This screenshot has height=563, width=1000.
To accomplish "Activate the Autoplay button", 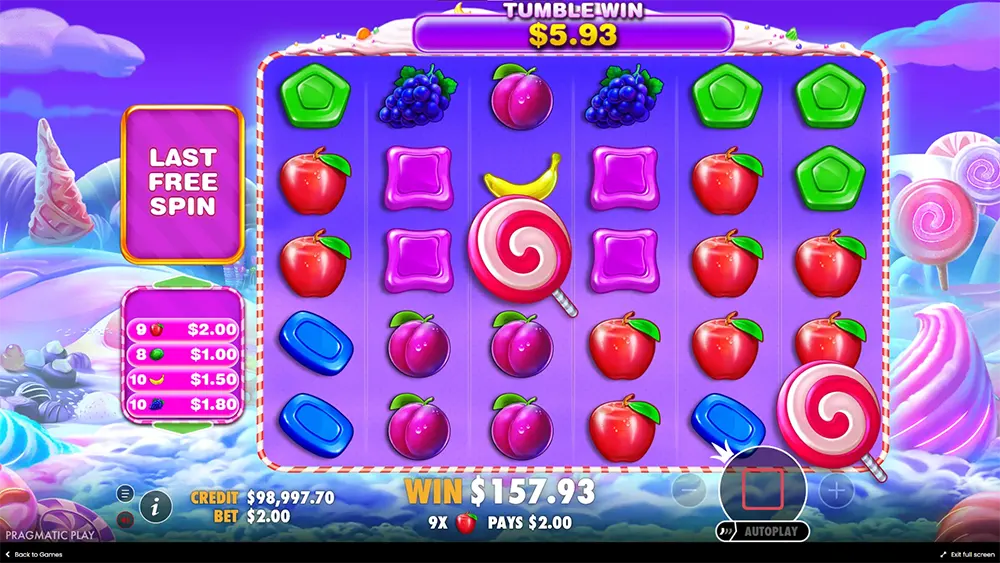I will tap(763, 531).
